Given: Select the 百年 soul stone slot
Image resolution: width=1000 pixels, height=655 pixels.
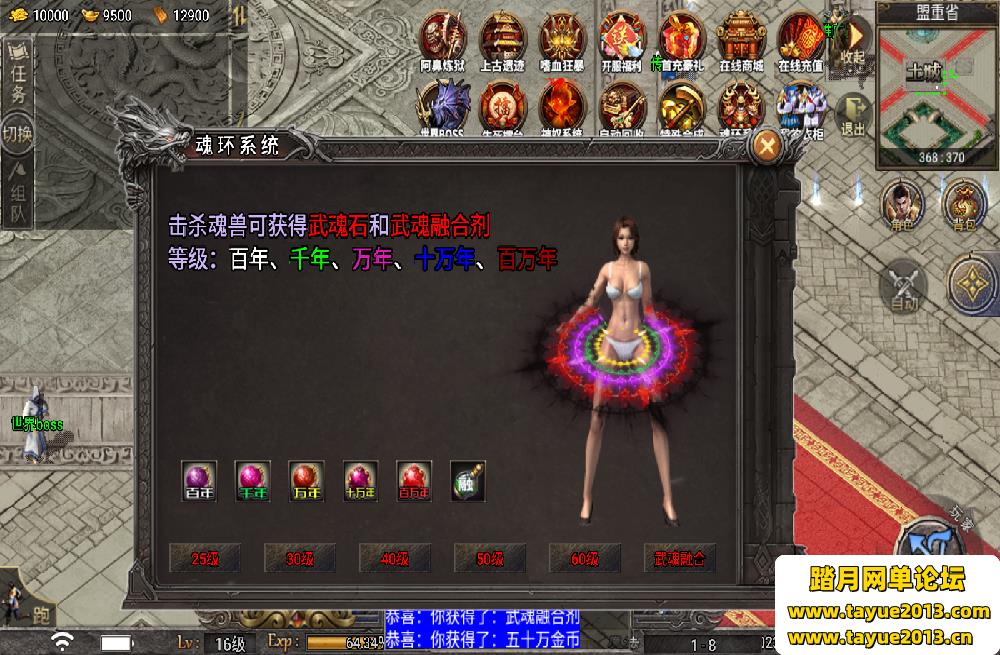Looking at the screenshot, I should [199, 479].
